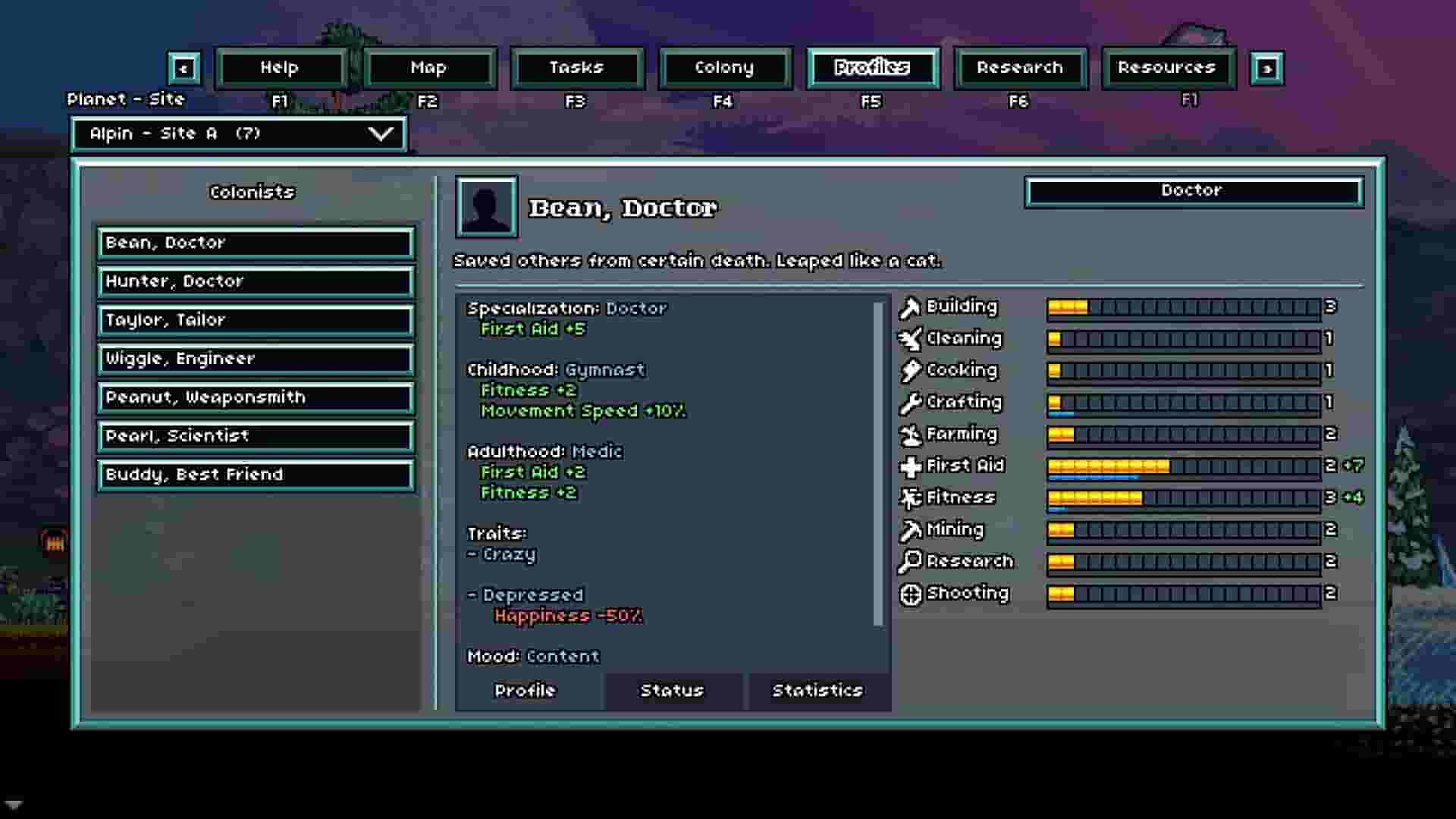Click the Research magnifying glass skill icon

click(909, 561)
